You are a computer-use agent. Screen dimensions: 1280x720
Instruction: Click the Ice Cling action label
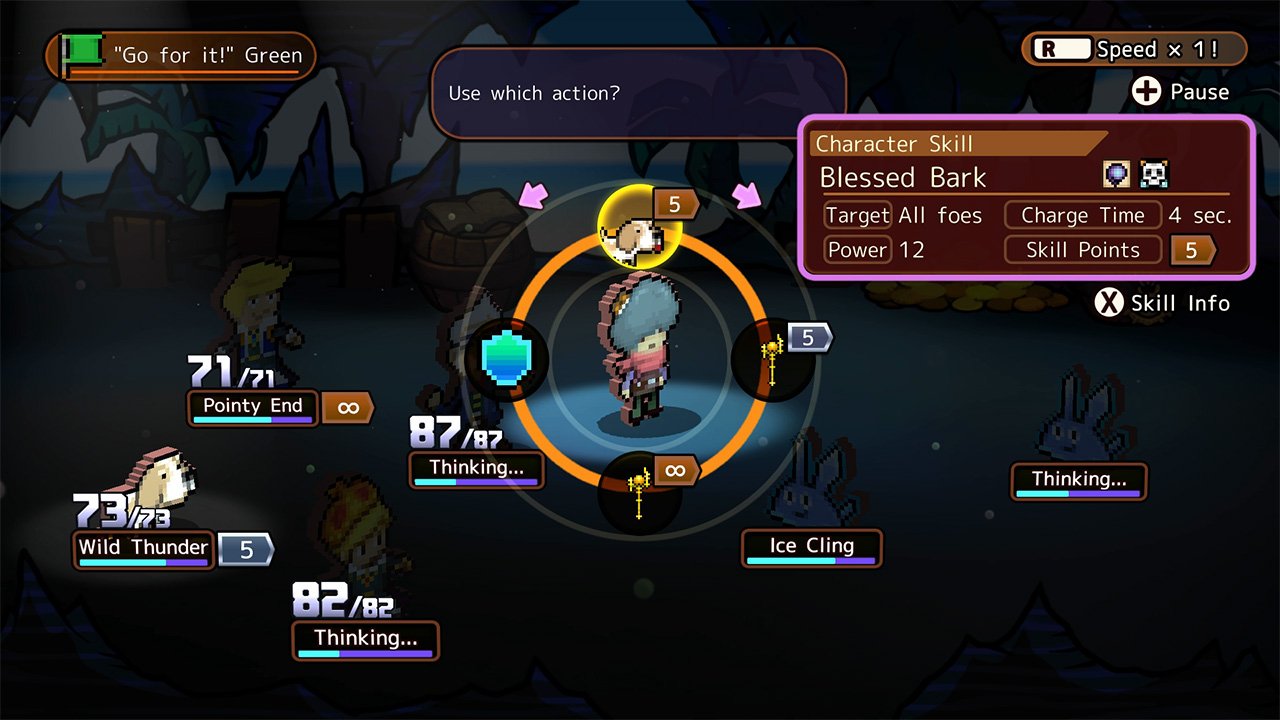pyautogui.click(x=811, y=546)
